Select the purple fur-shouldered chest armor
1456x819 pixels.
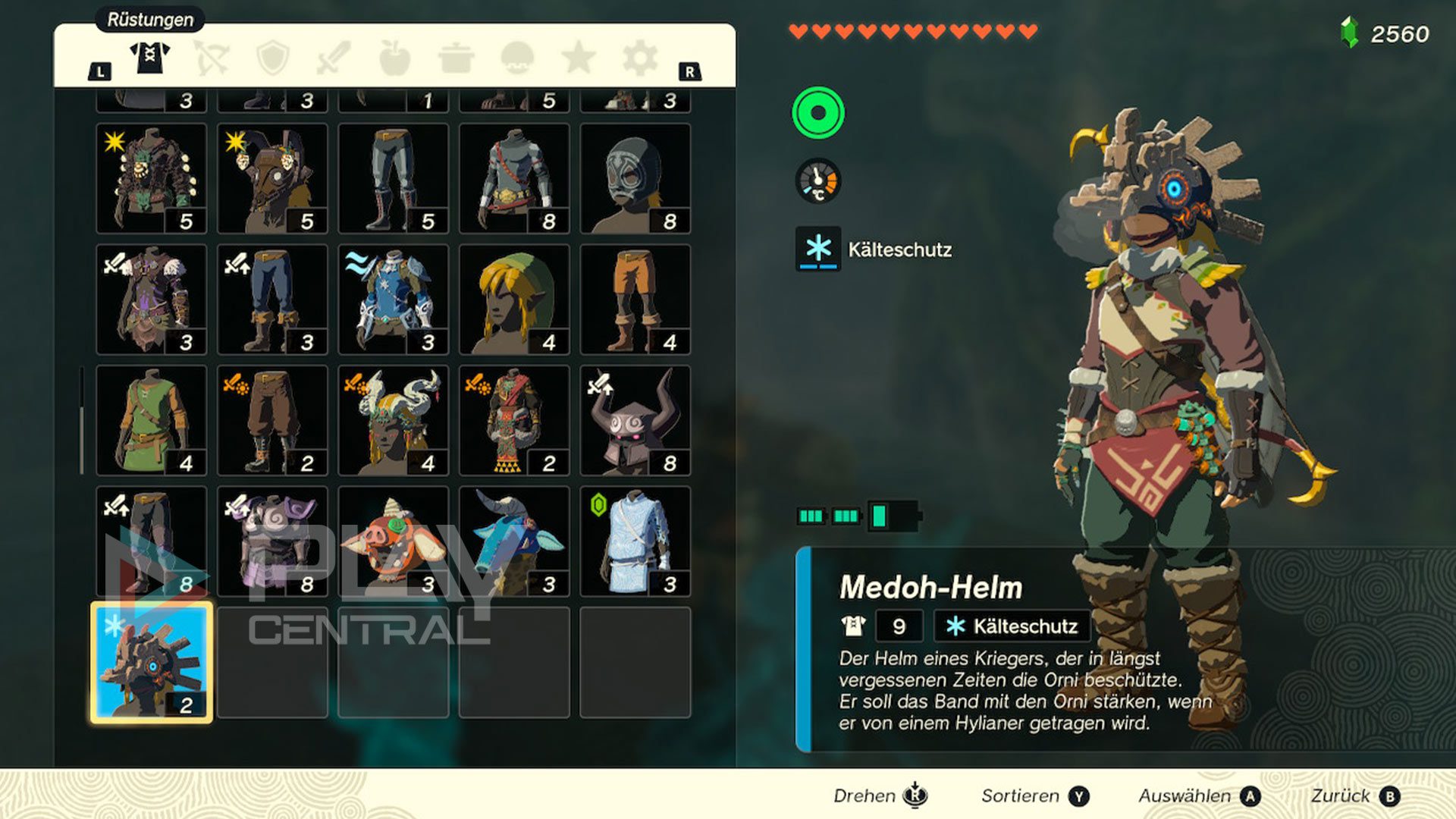click(x=152, y=300)
